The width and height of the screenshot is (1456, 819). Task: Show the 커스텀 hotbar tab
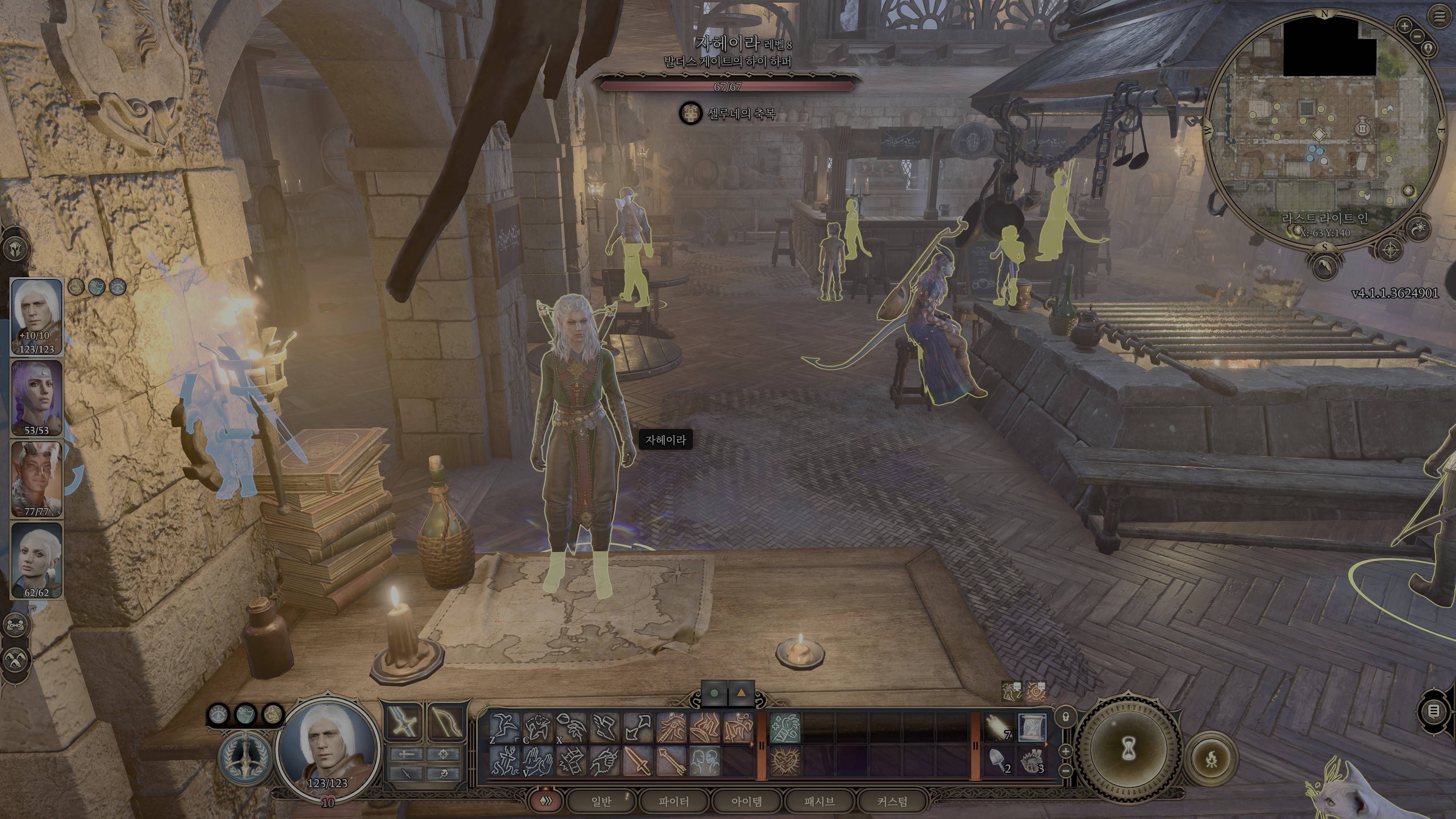tap(892, 801)
